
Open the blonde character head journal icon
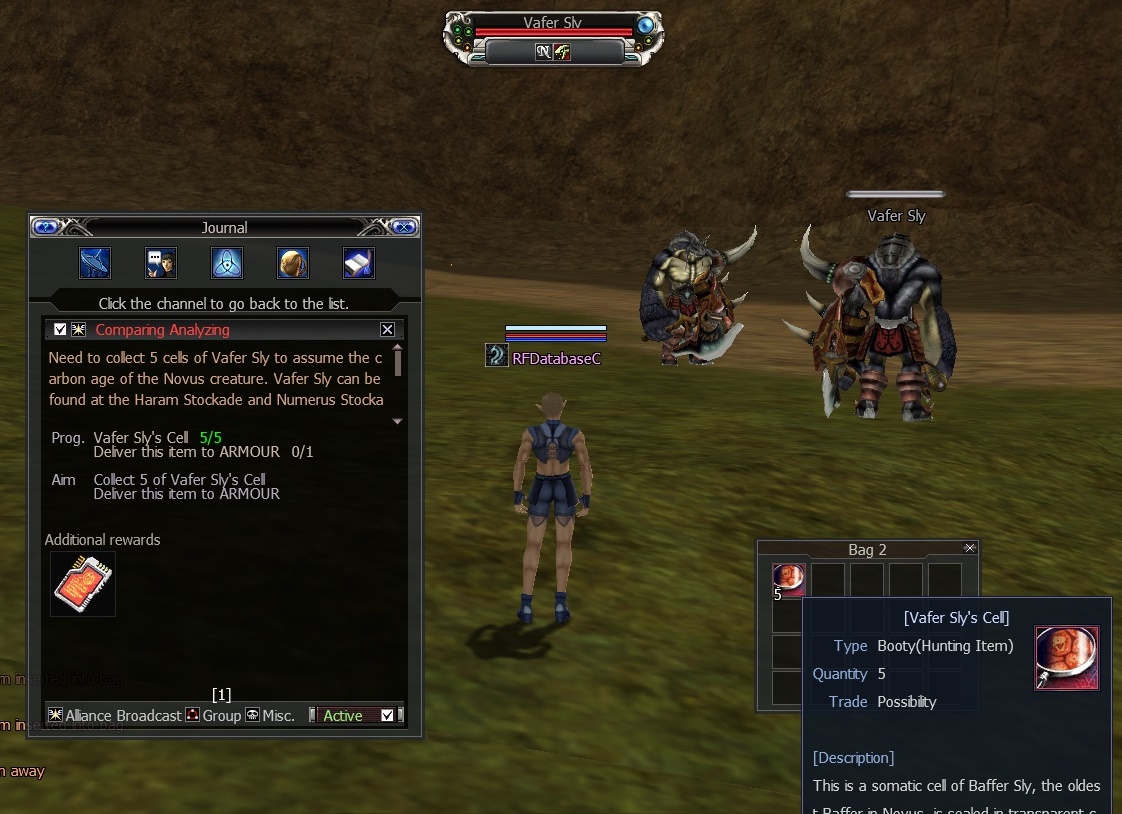293,263
